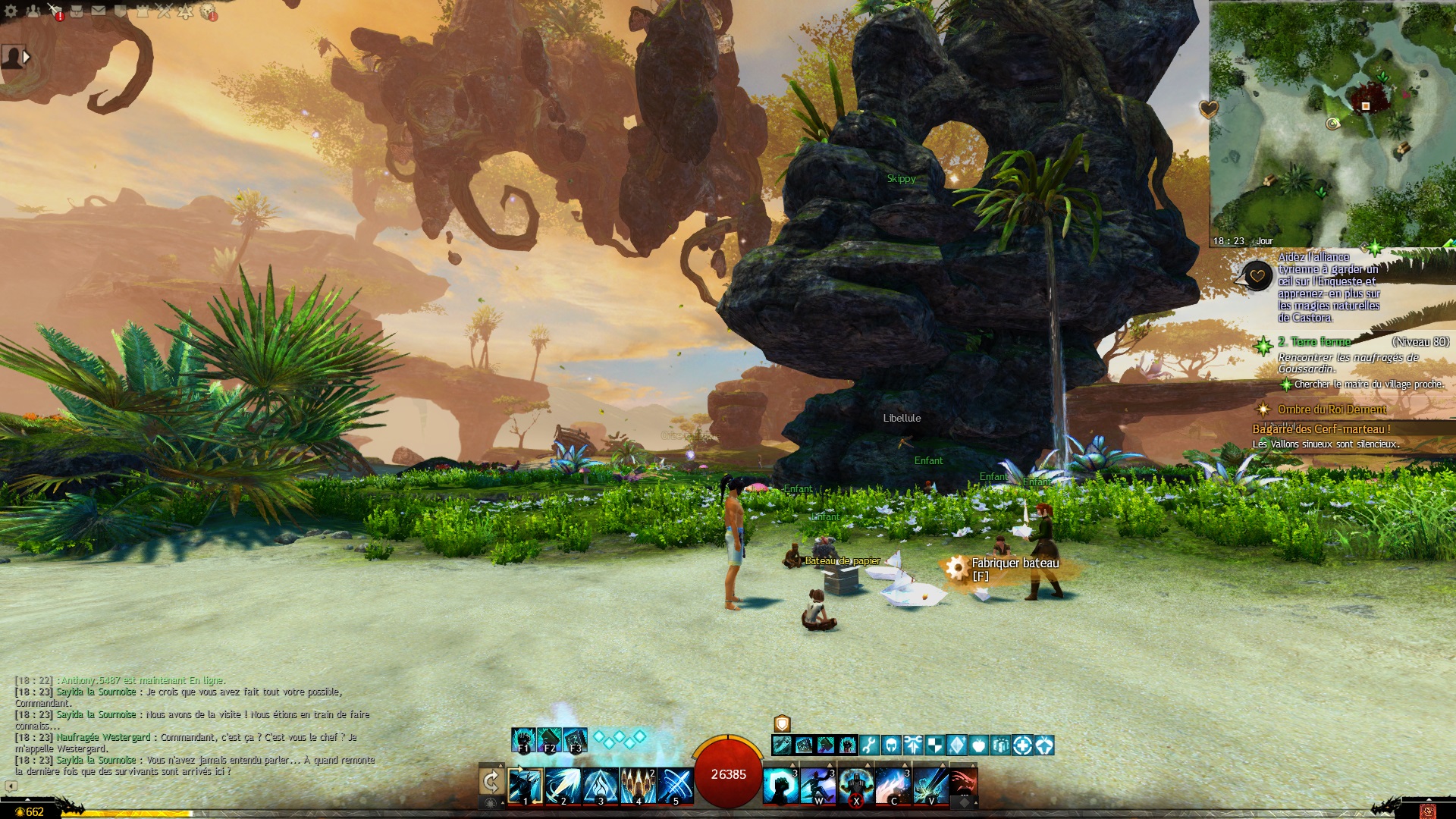Click the weapon swap button

coord(491,781)
